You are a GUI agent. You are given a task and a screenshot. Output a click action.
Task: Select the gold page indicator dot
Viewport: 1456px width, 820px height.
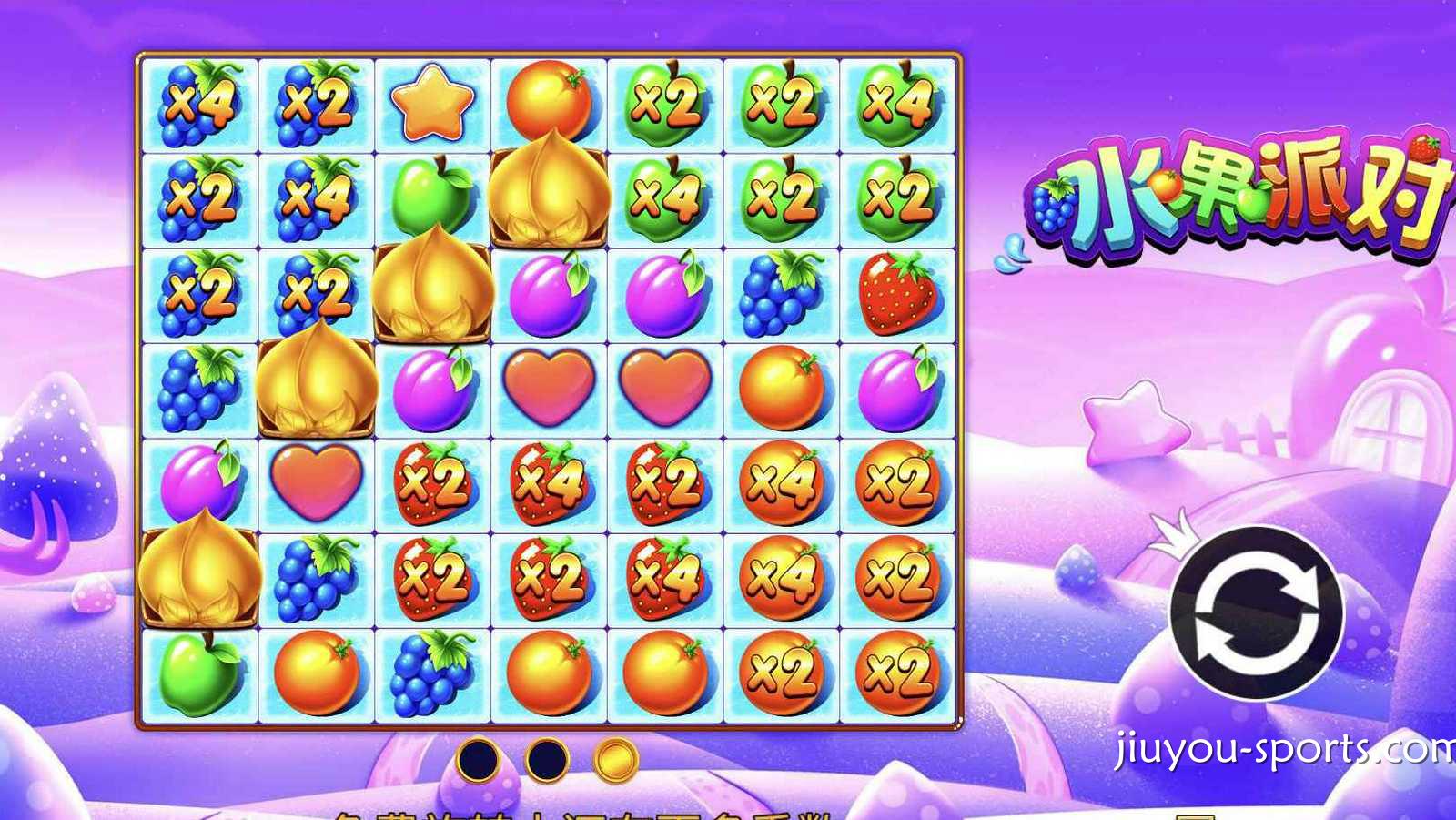coord(616,759)
